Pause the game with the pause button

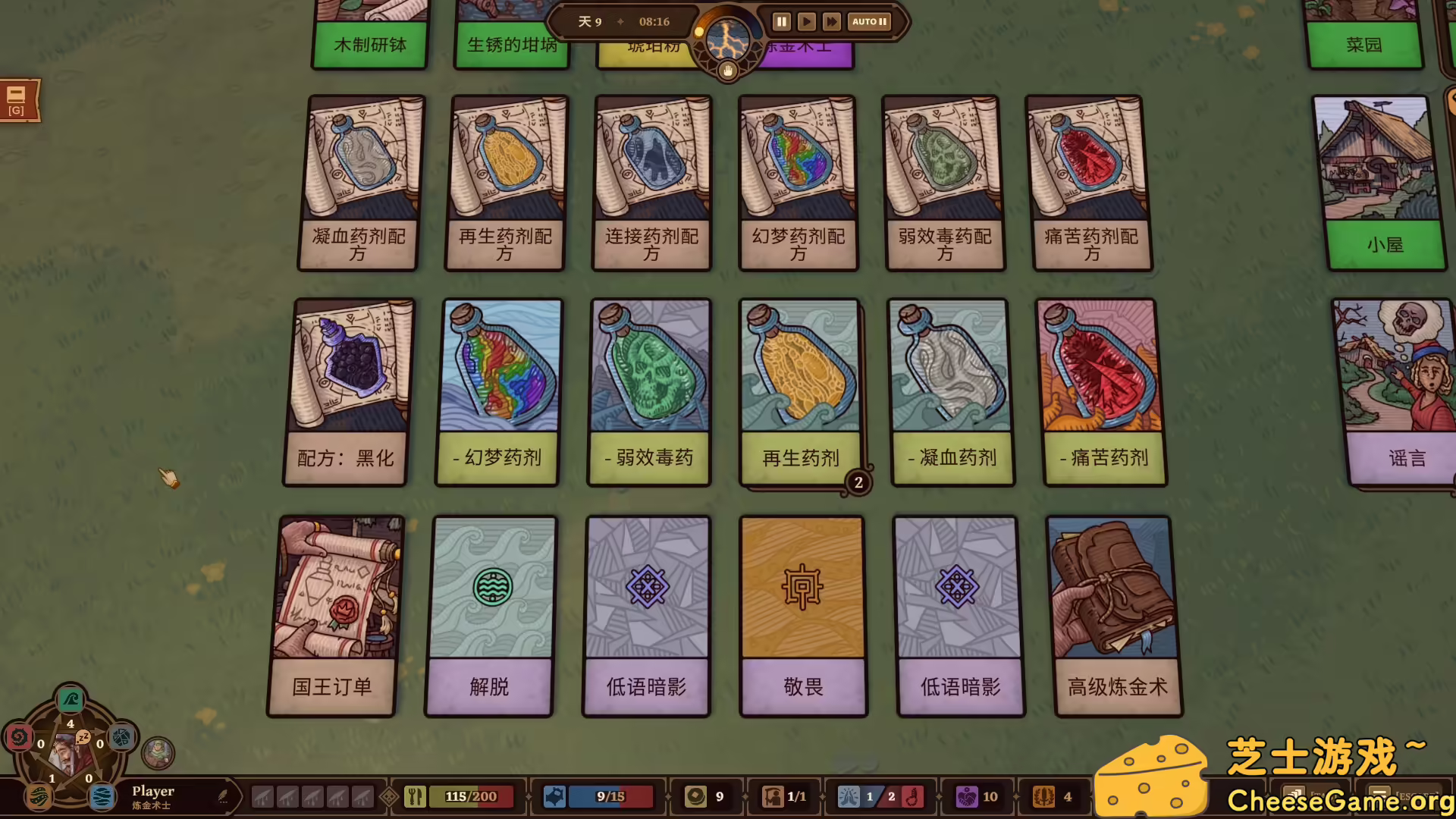point(780,21)
